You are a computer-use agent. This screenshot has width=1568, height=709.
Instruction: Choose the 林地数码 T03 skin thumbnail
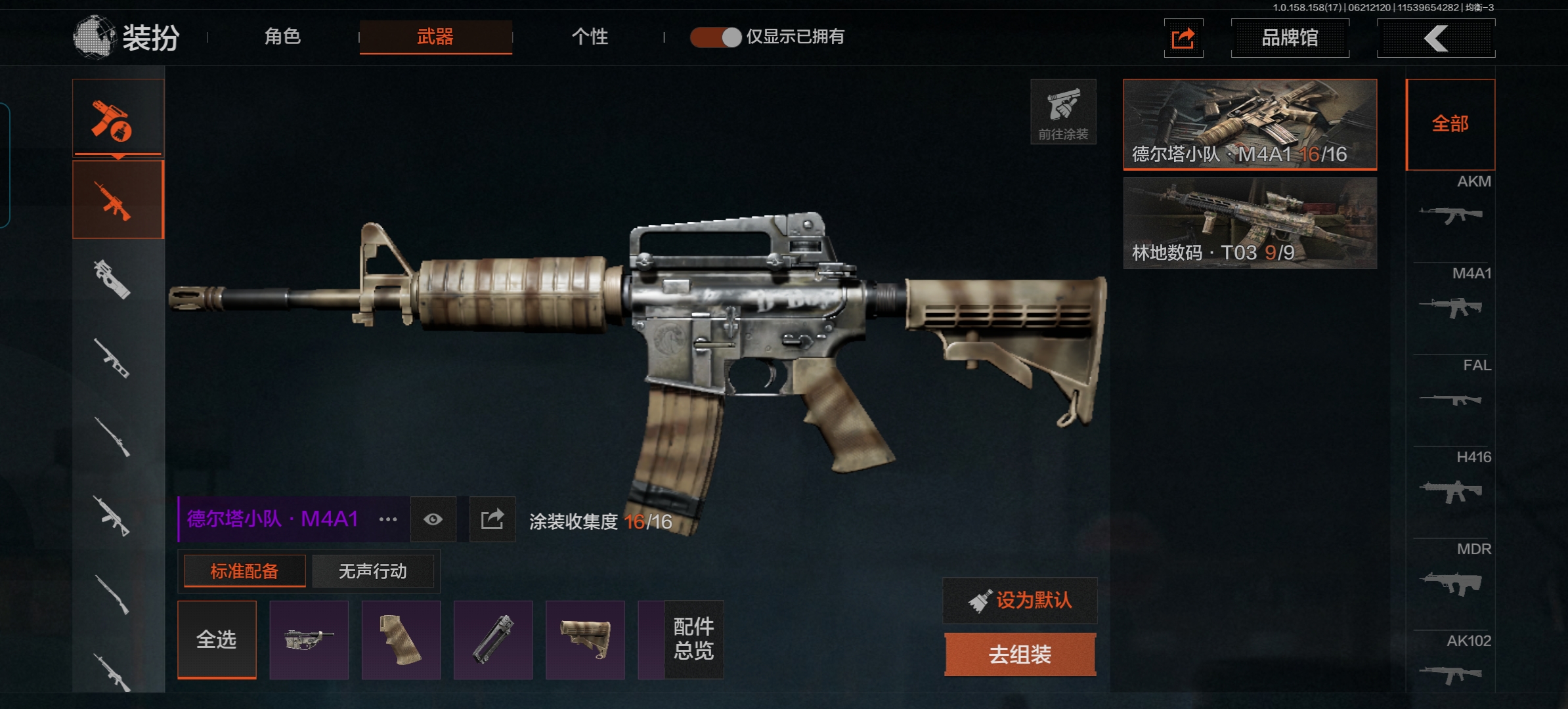pyautogui.click(x=1250, y=223)
